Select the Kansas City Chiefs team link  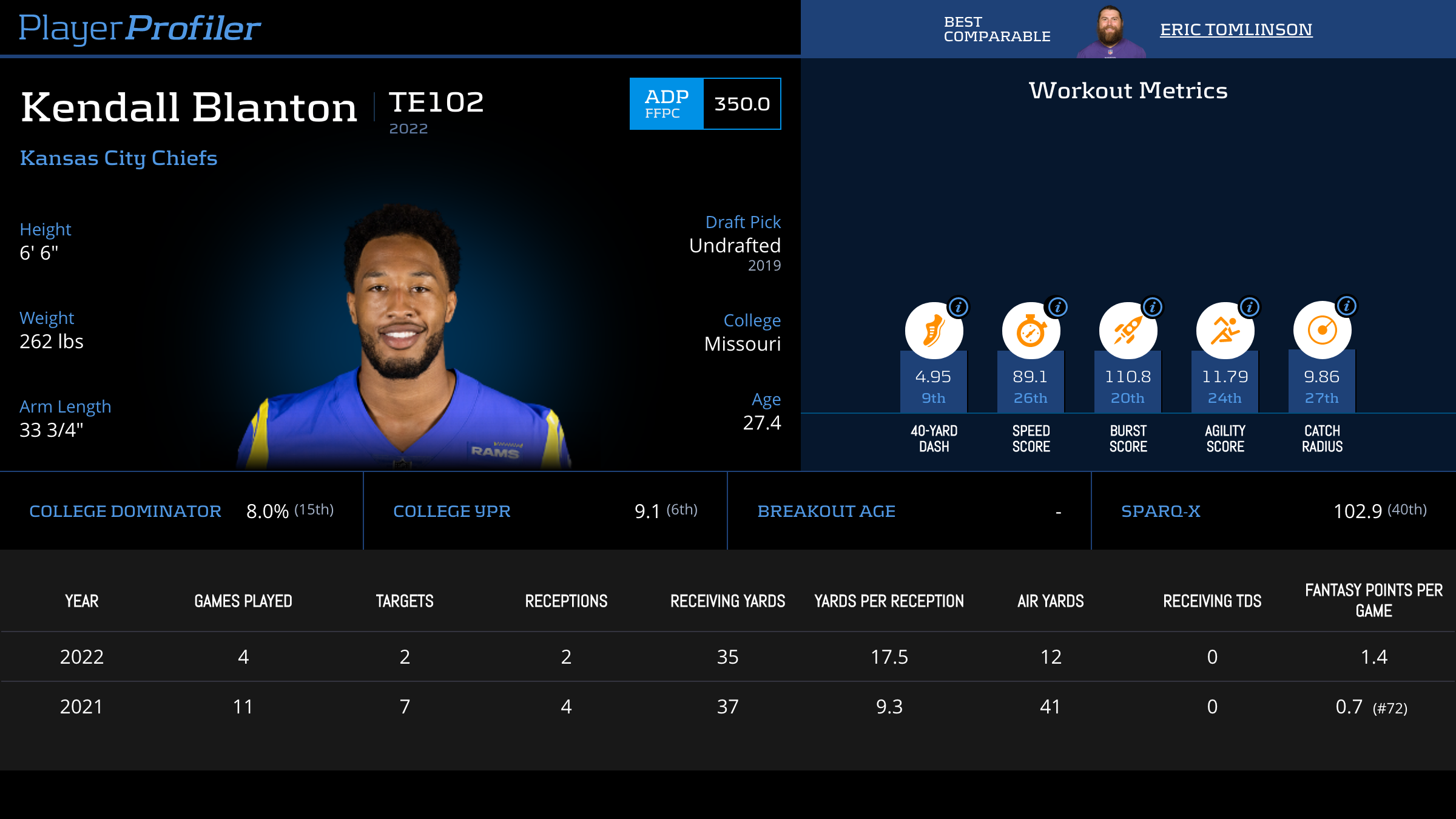[119, 158]
